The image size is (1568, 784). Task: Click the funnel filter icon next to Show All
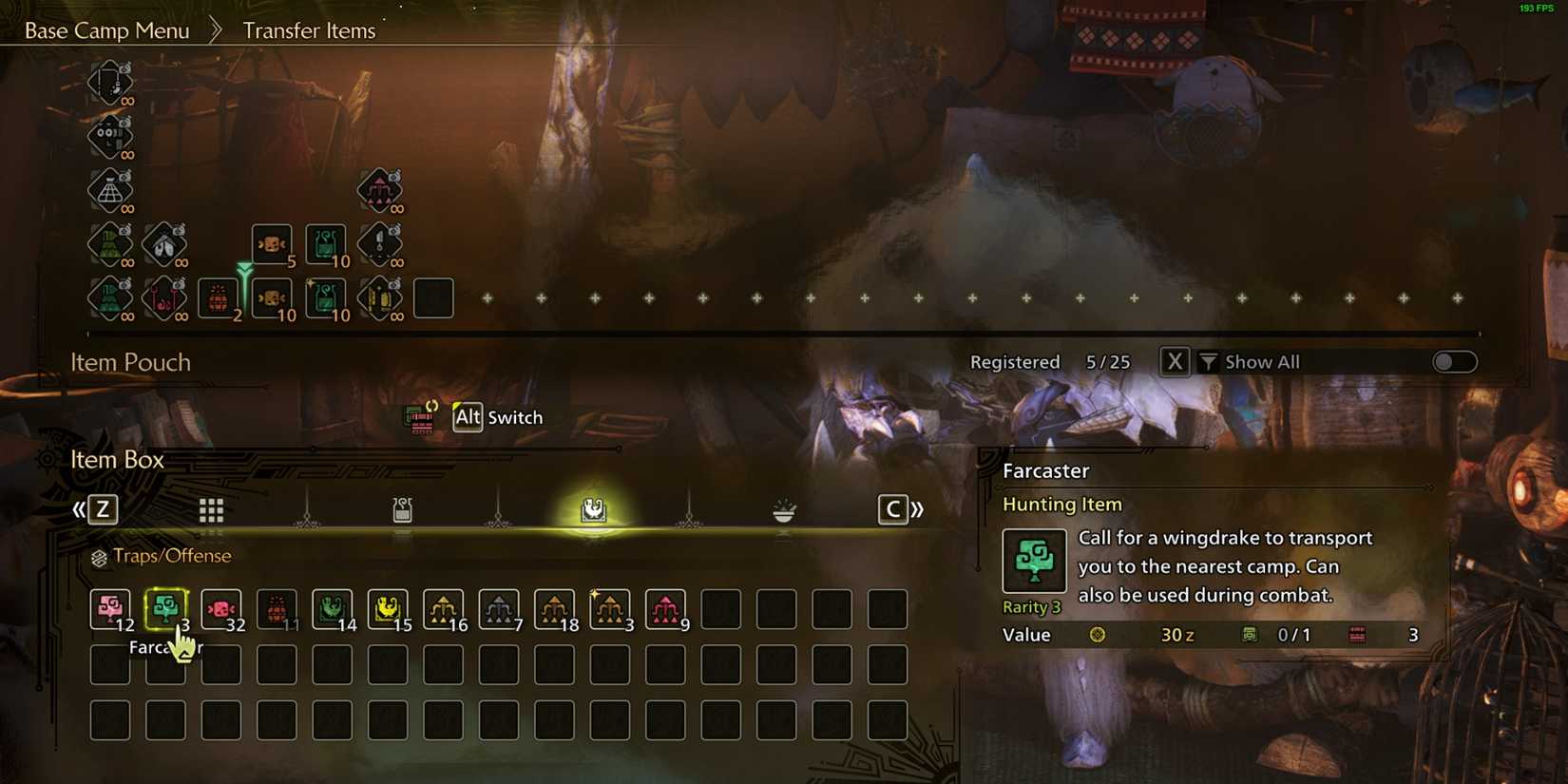1207,361
